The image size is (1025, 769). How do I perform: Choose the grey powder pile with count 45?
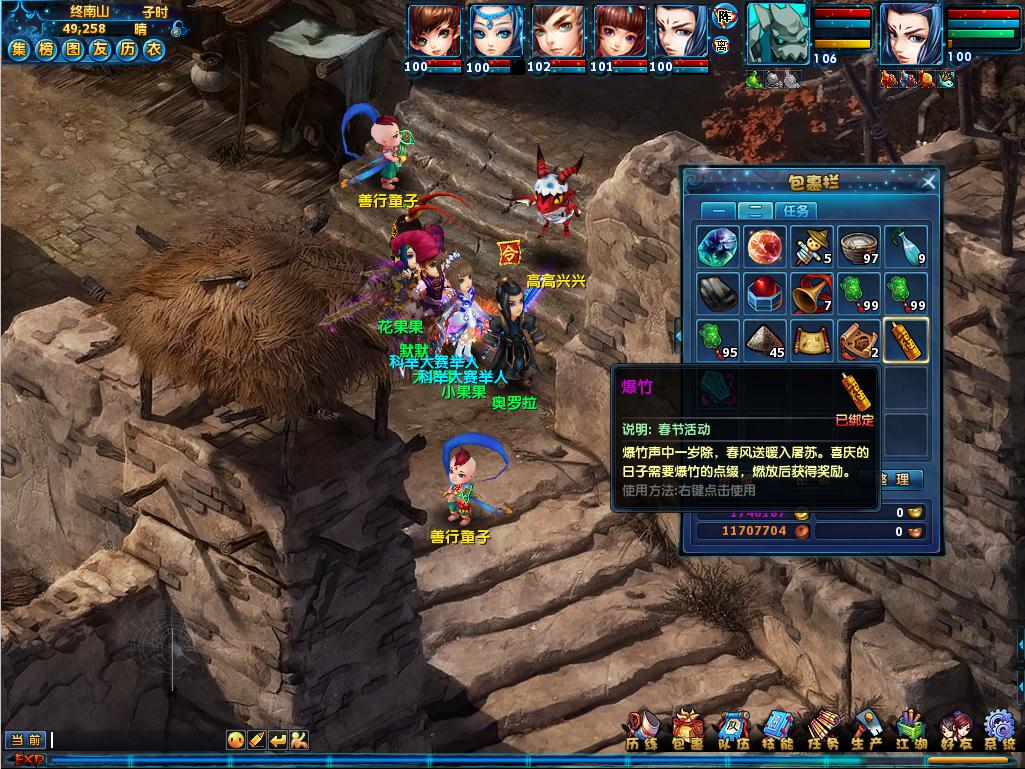(x=765, y=341)
